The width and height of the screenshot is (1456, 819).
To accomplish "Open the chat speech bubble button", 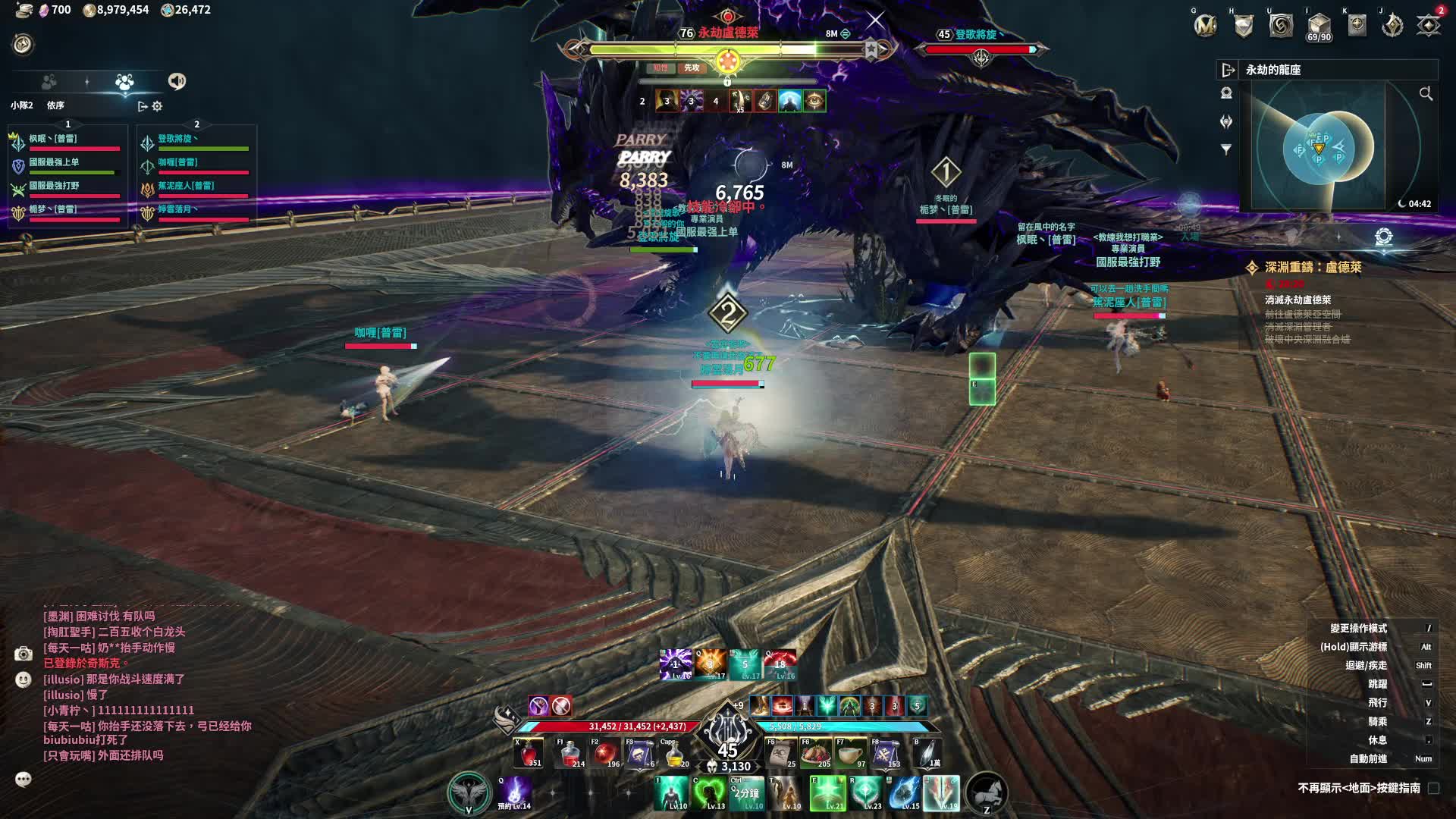I will click(x=24, y=780).
